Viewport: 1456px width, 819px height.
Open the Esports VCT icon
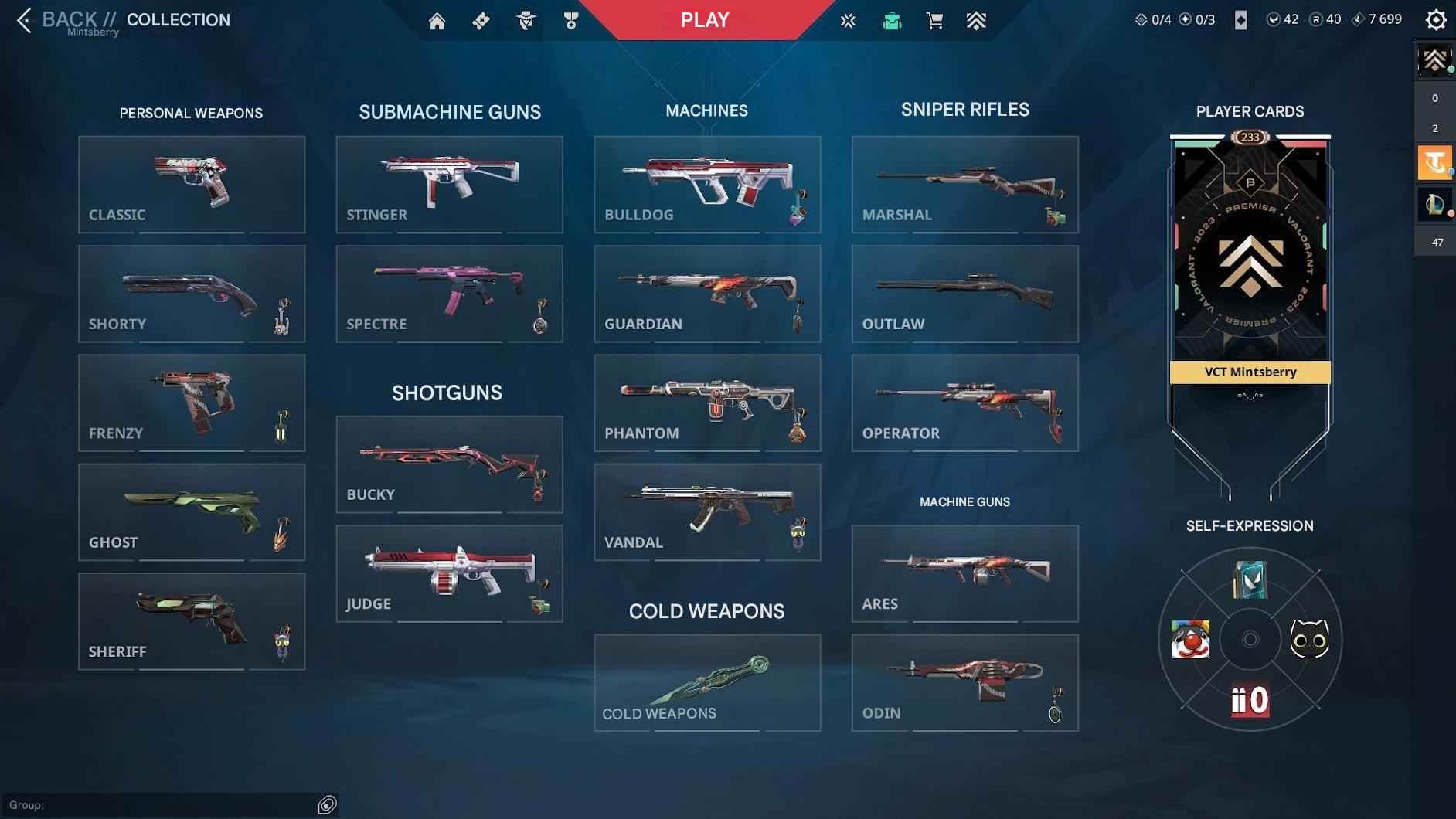tap(847, 20)
